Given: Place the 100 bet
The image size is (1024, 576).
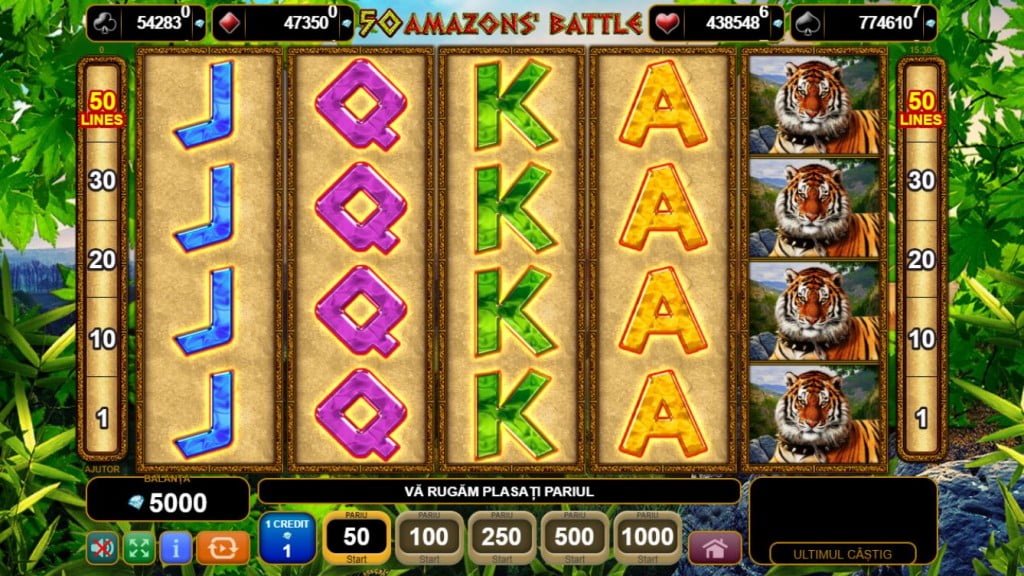Looking at the screenshot, I should pos(429,538).
